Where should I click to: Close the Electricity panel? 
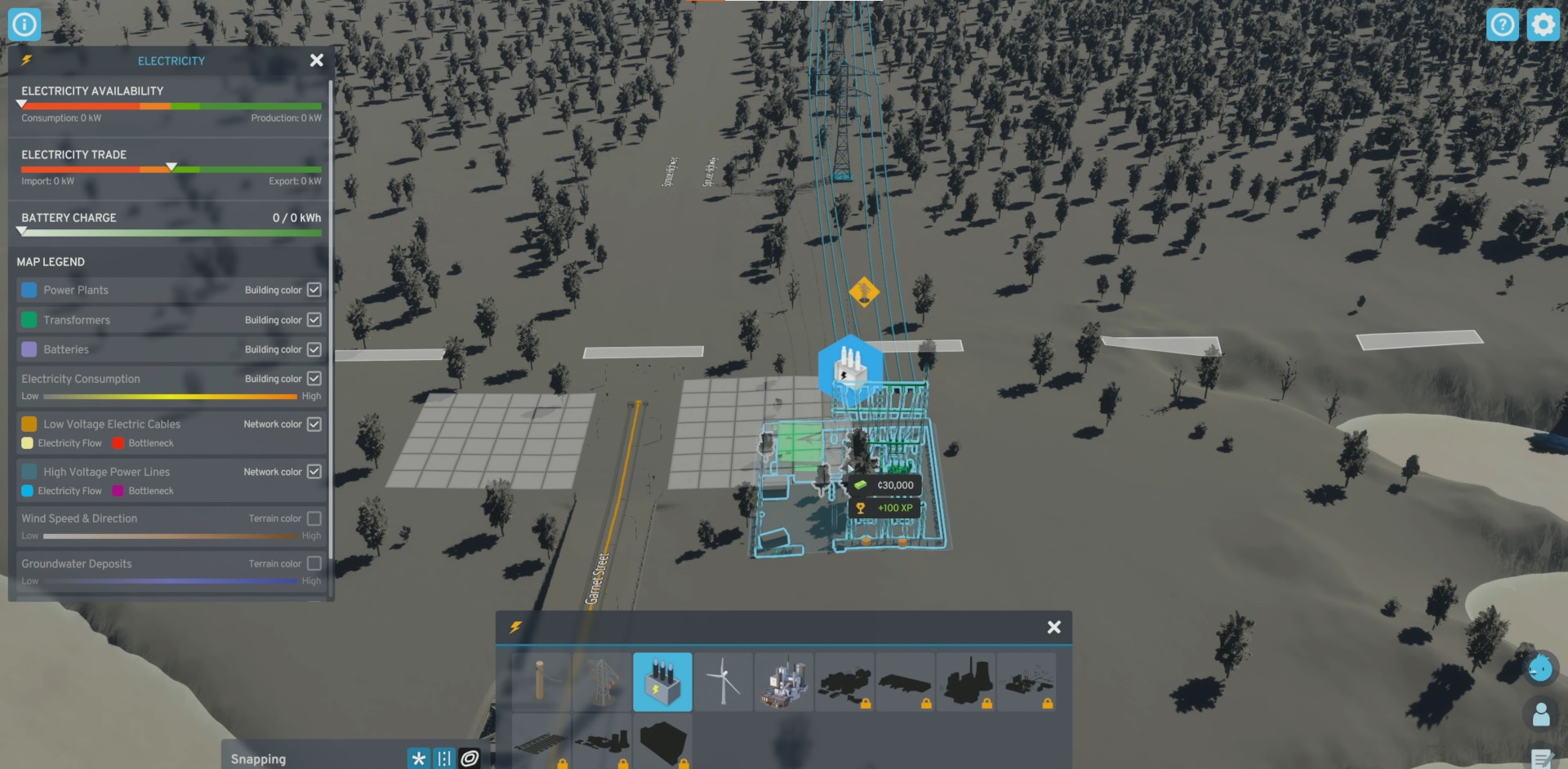click(316, 60)
